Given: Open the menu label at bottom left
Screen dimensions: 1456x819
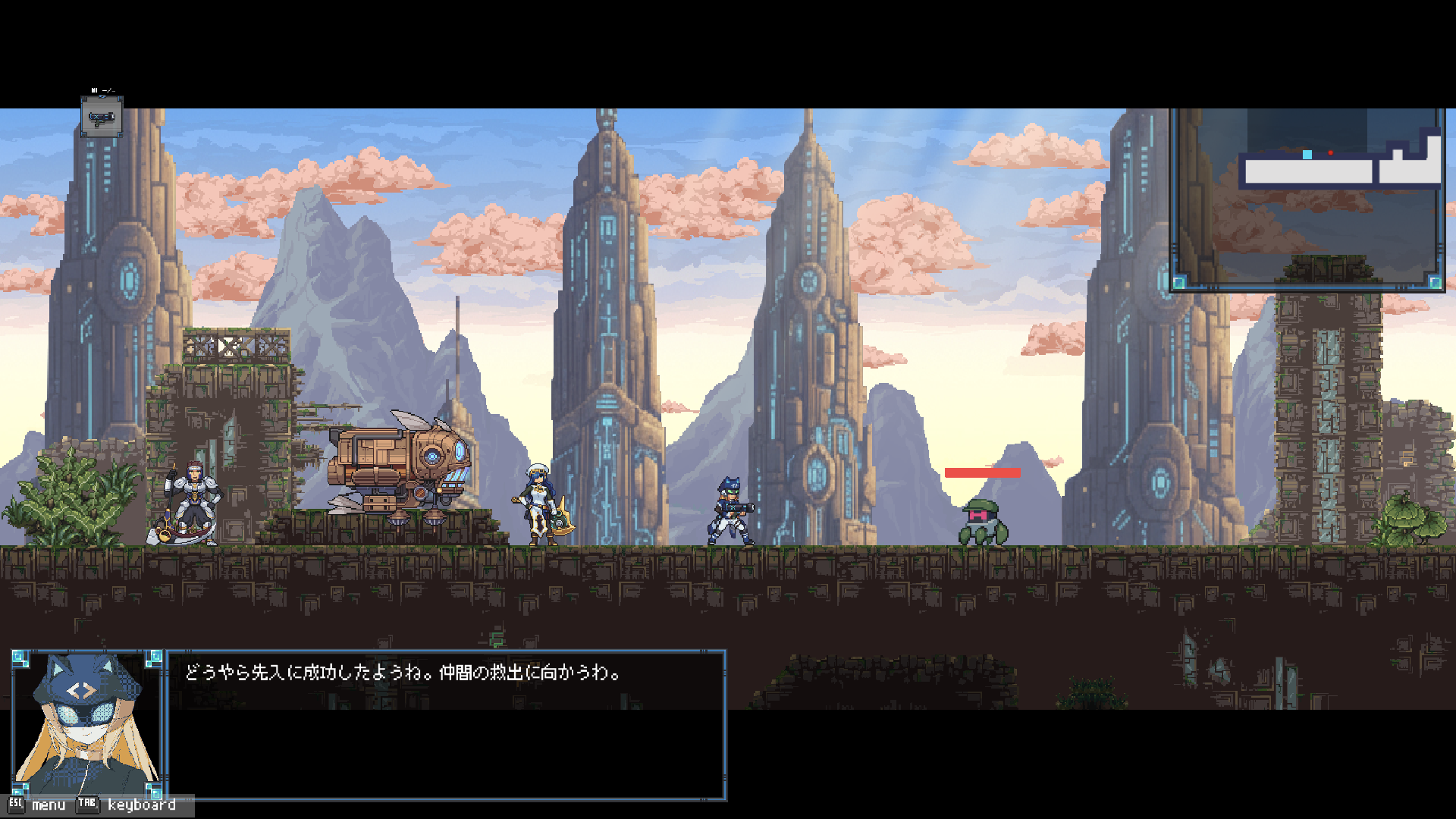Looking at the screenshot, I should pos(49,805).
